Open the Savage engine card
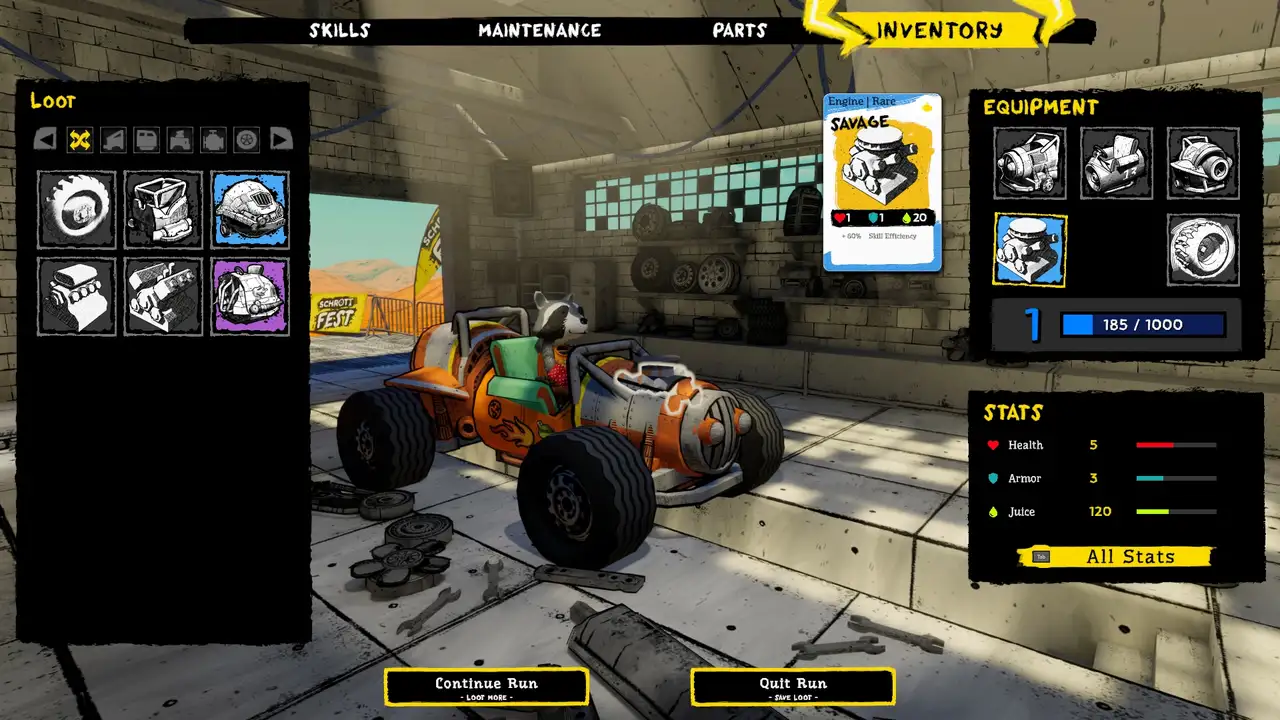 [882, 182]
